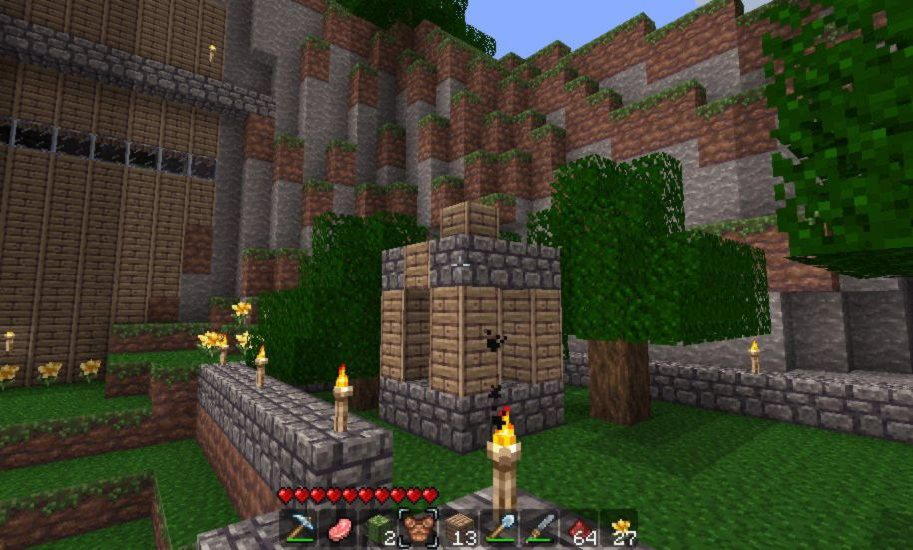
Task: Click the highlighted brown hotbar slot
Action: click(x=419, y=527)
